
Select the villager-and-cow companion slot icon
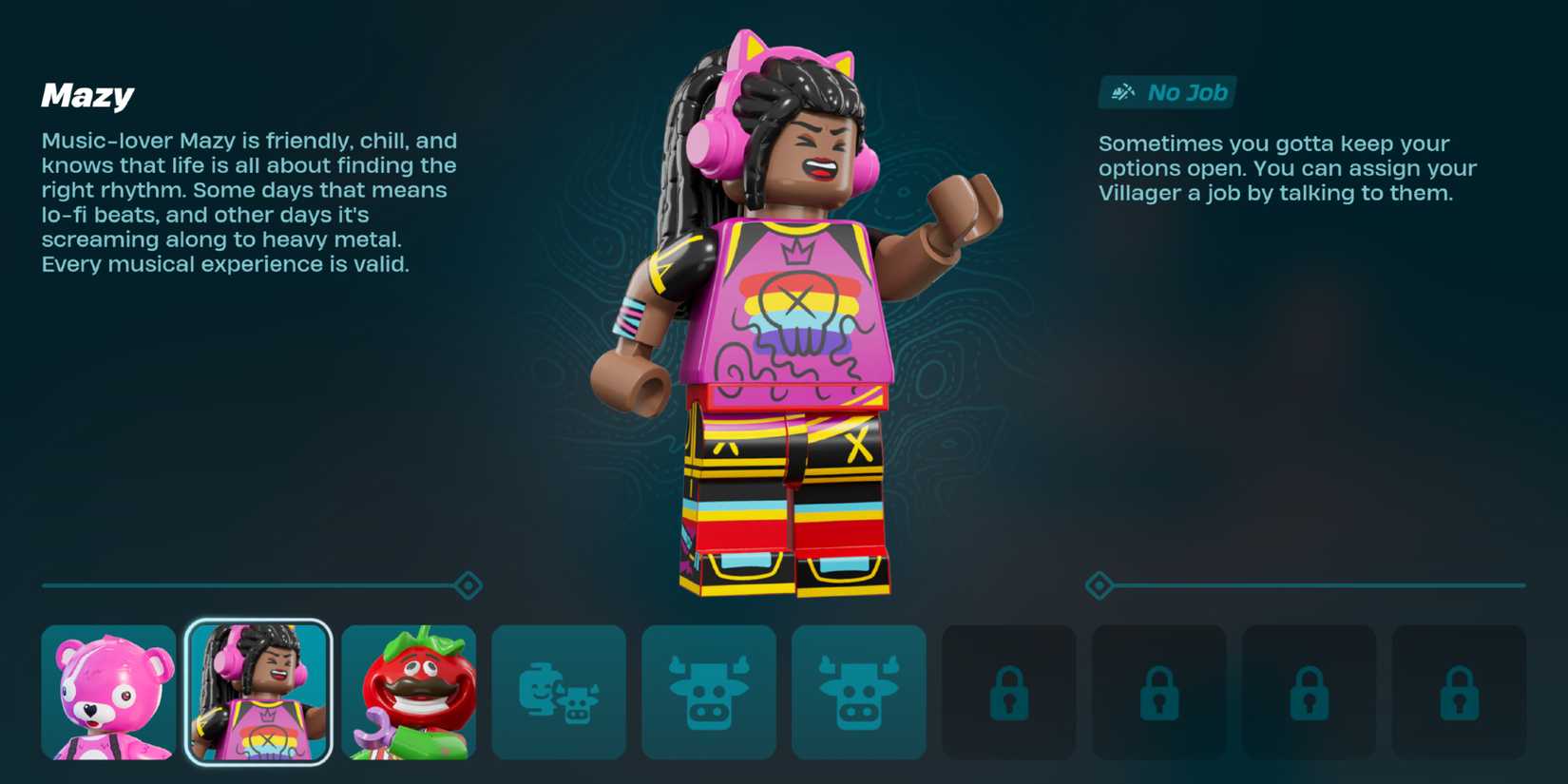click(559, 692)
